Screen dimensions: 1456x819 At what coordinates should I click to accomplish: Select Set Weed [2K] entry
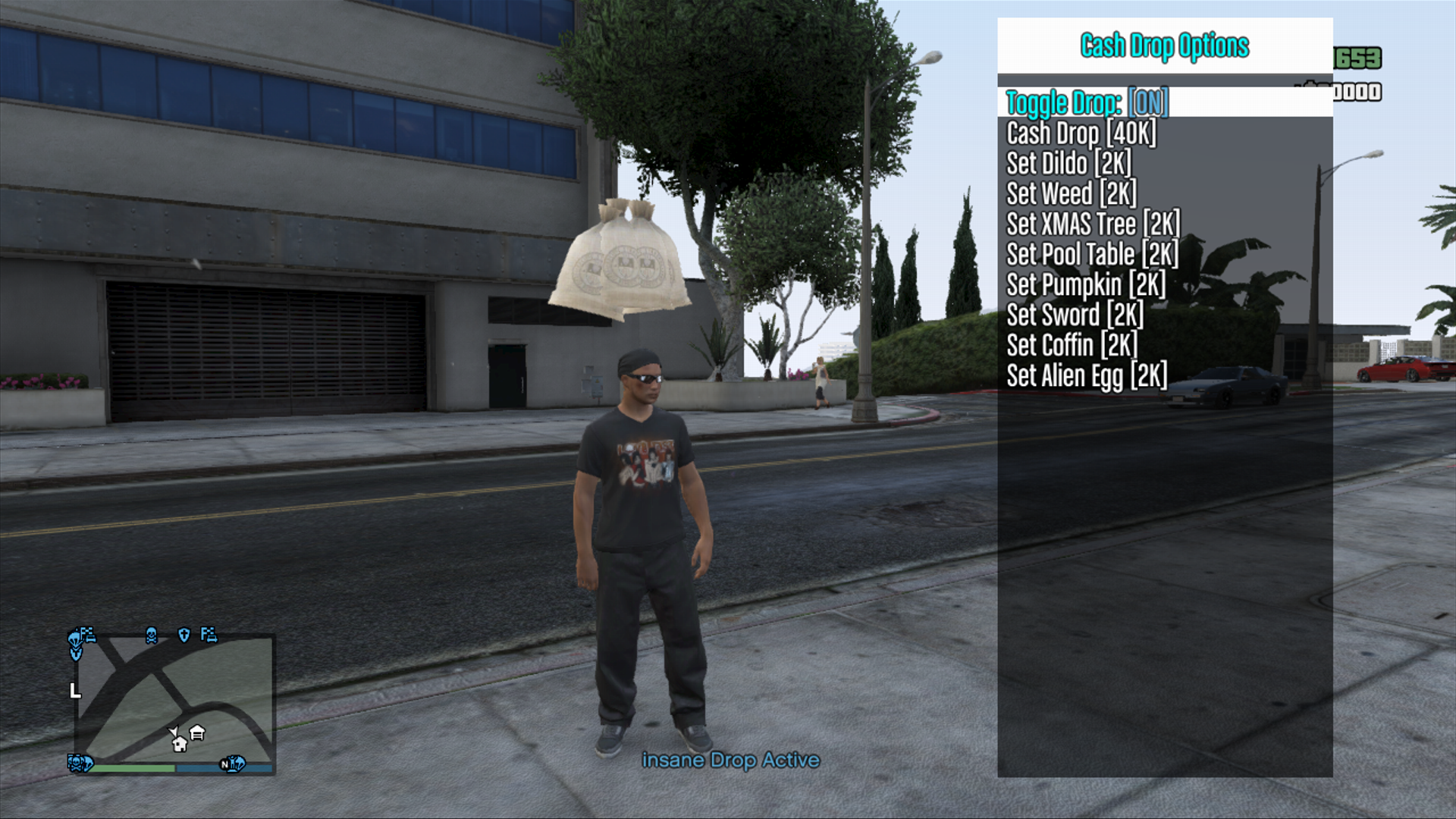click(1071, 194)
